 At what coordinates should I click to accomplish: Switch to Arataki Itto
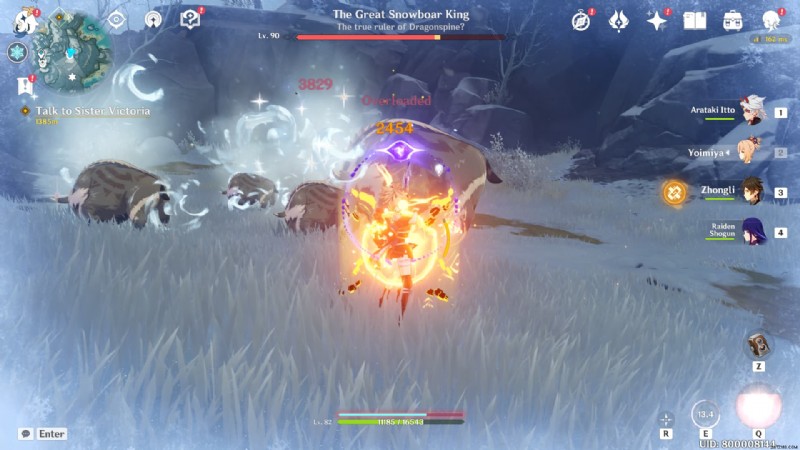(751, 114)
